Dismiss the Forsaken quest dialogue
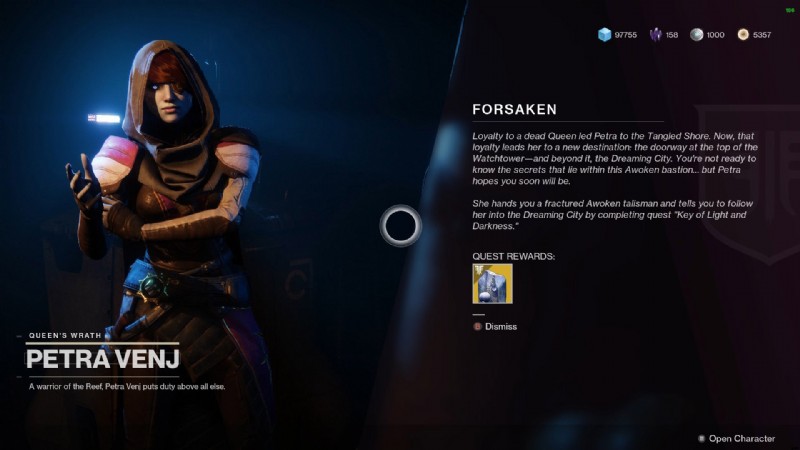Viewport: 800px width, 450px height. [x=500, y=326]
